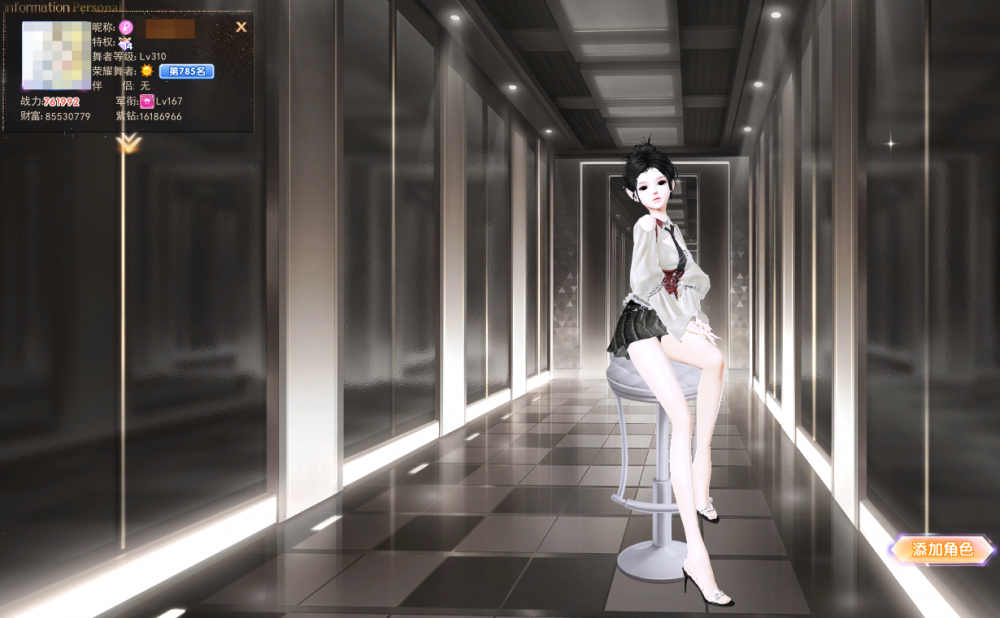Click the player avatar portrait

click(55, 56)
